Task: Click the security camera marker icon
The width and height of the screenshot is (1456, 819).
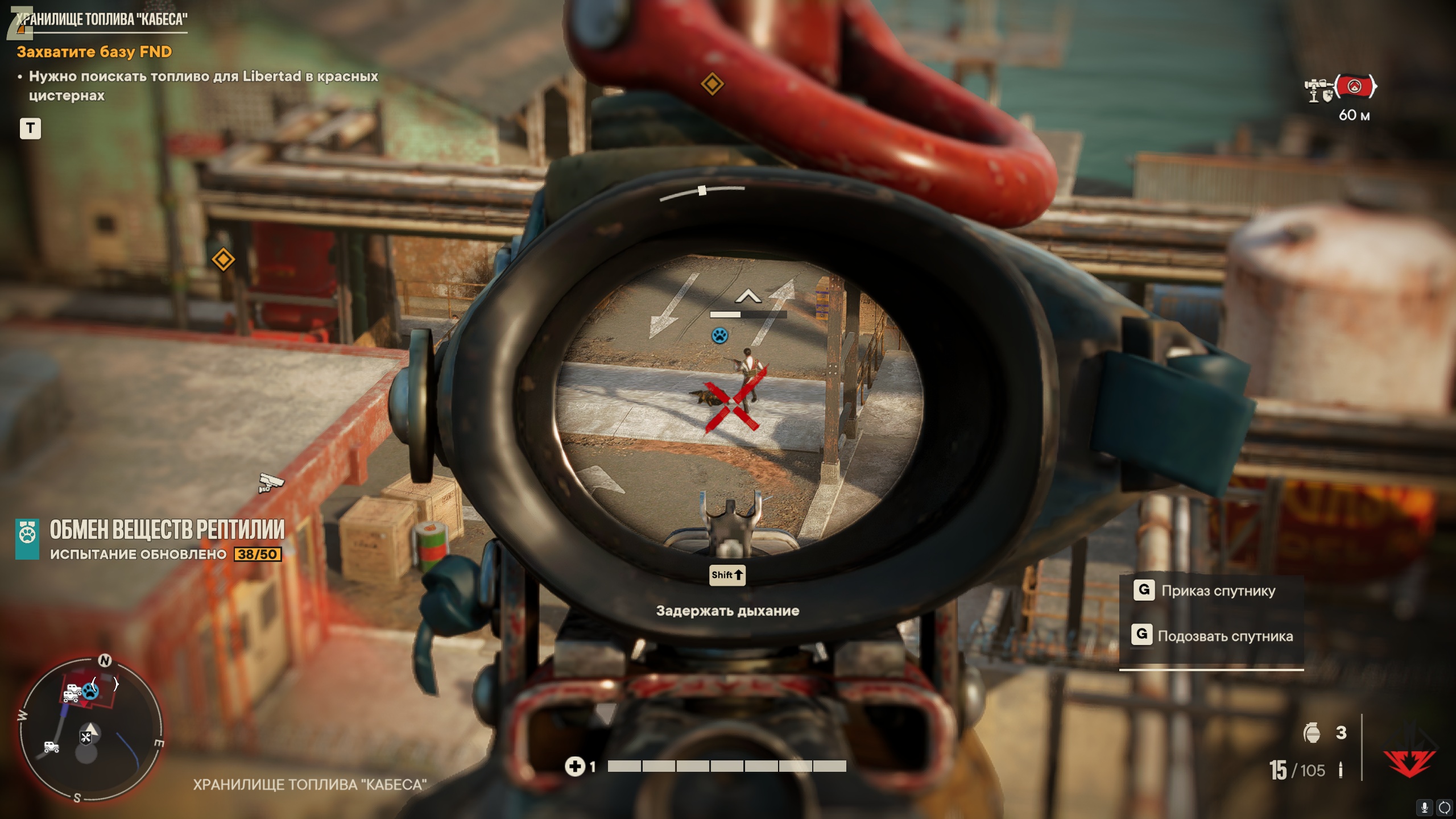Action: pos(271,483)
